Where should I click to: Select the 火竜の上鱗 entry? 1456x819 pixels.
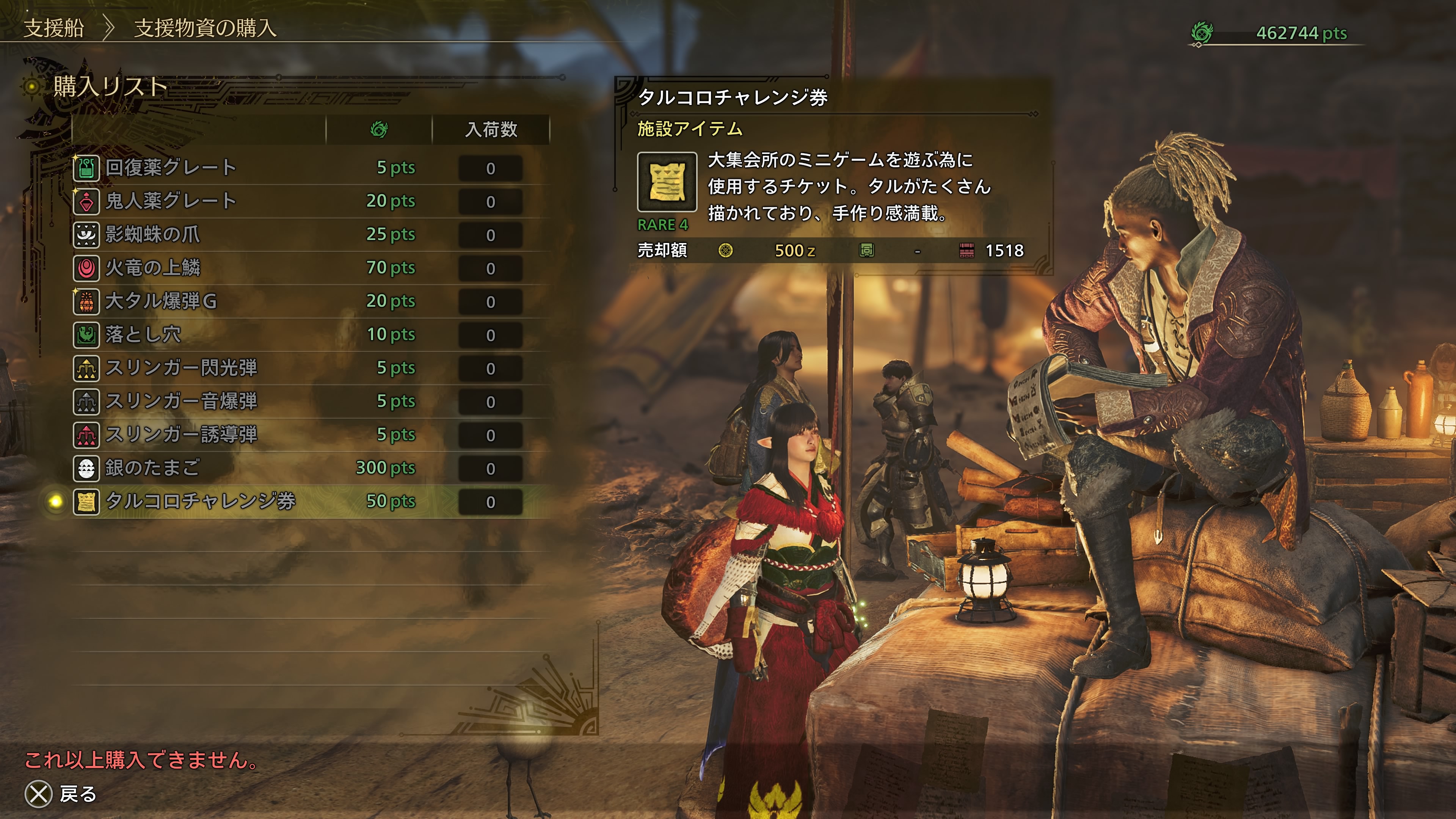153,268
